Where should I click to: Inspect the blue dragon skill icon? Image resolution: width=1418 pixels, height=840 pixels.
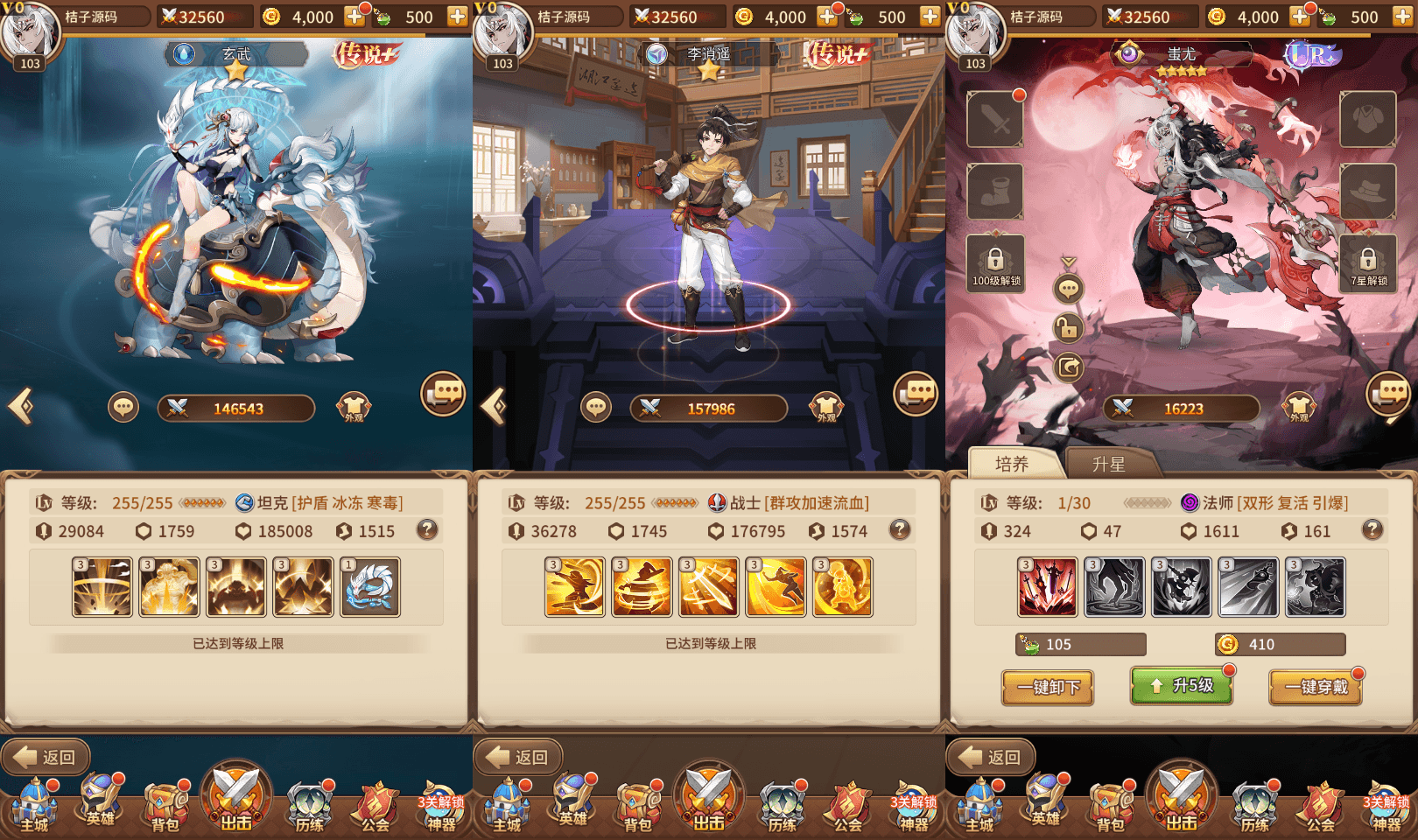point(370,587)
